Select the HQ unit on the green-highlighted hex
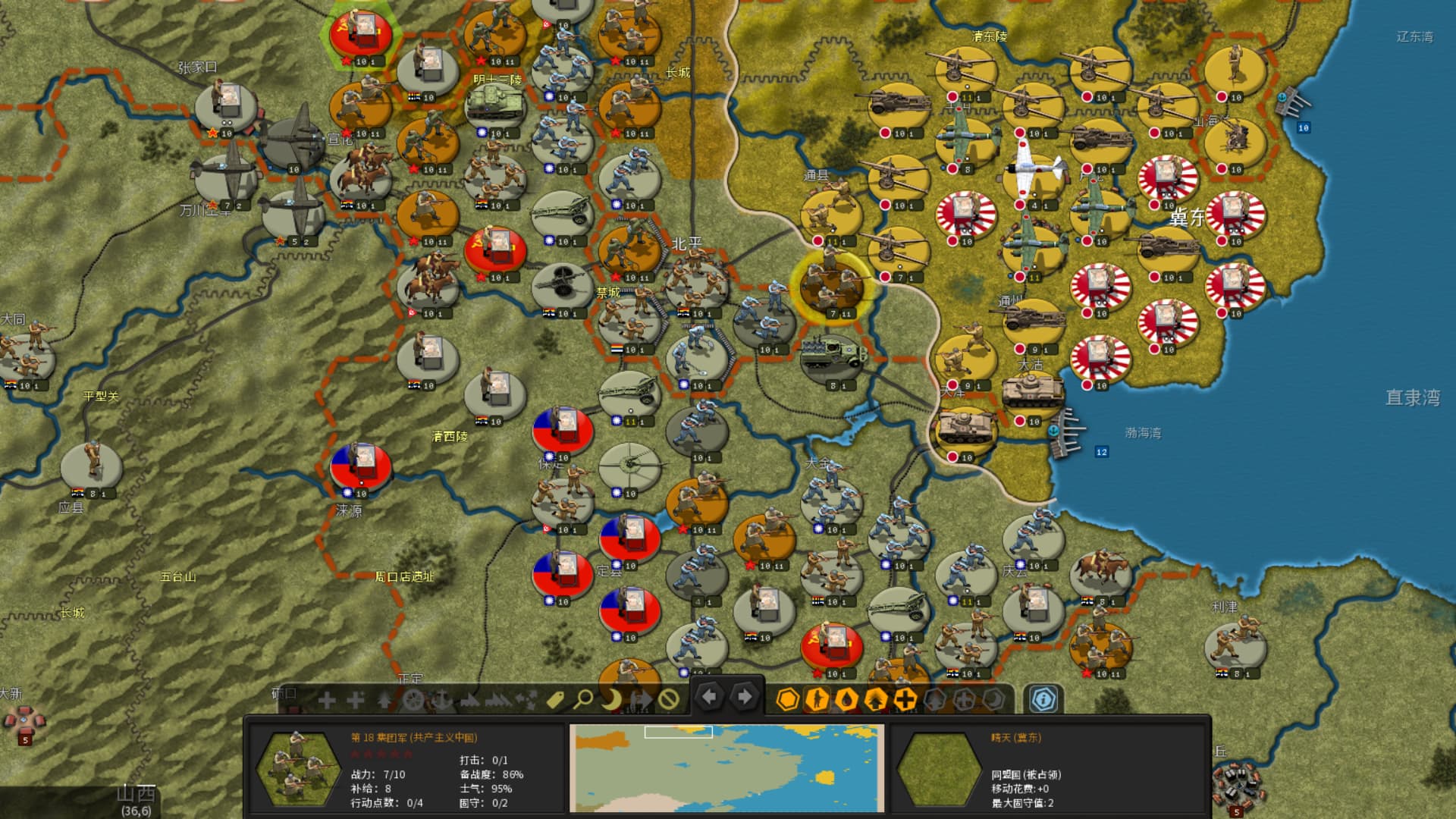Image resolution: width=1456 pixels, height=819 pixels. pos(361,34)
